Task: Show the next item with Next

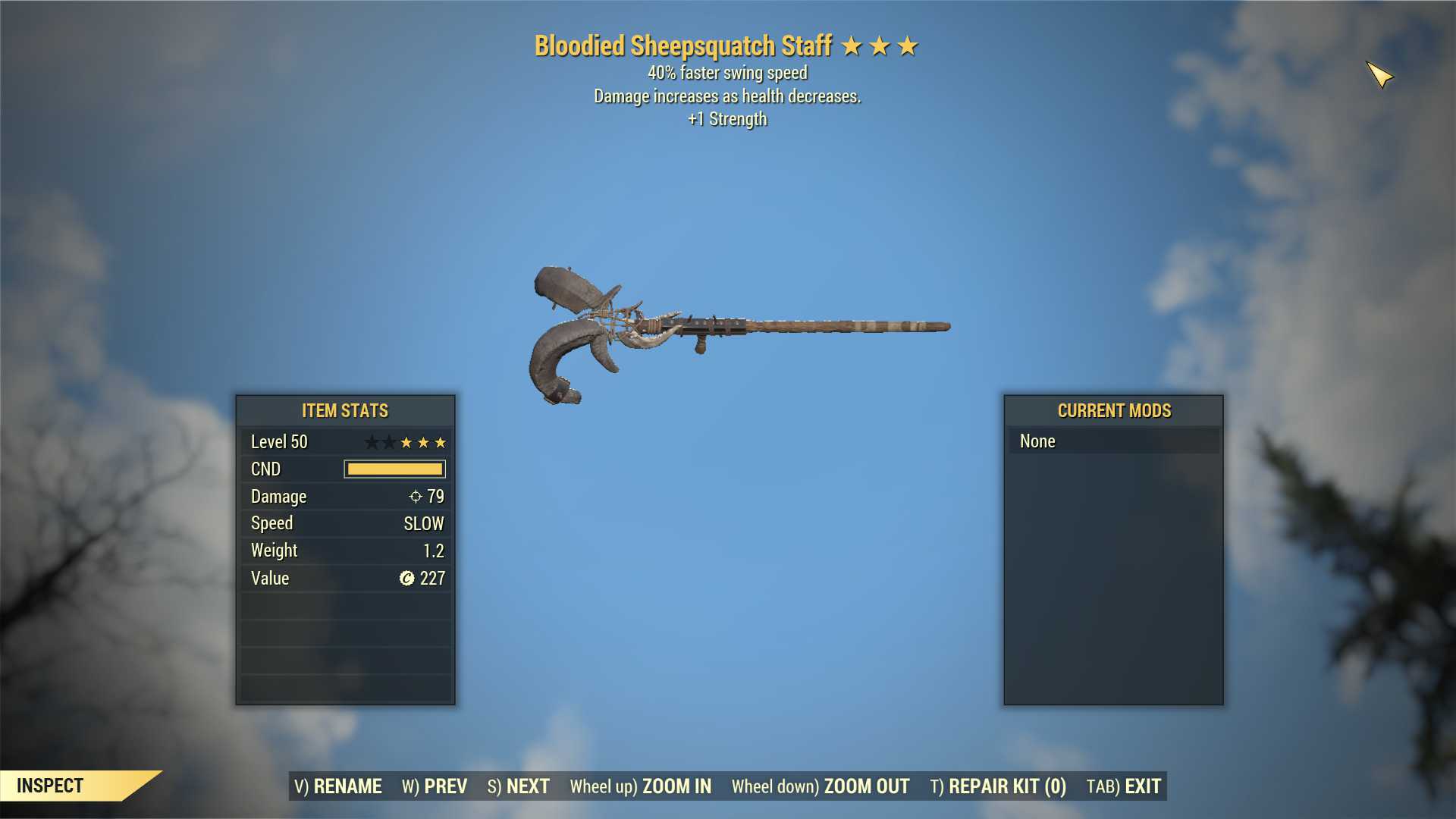Action: point(519,786)
